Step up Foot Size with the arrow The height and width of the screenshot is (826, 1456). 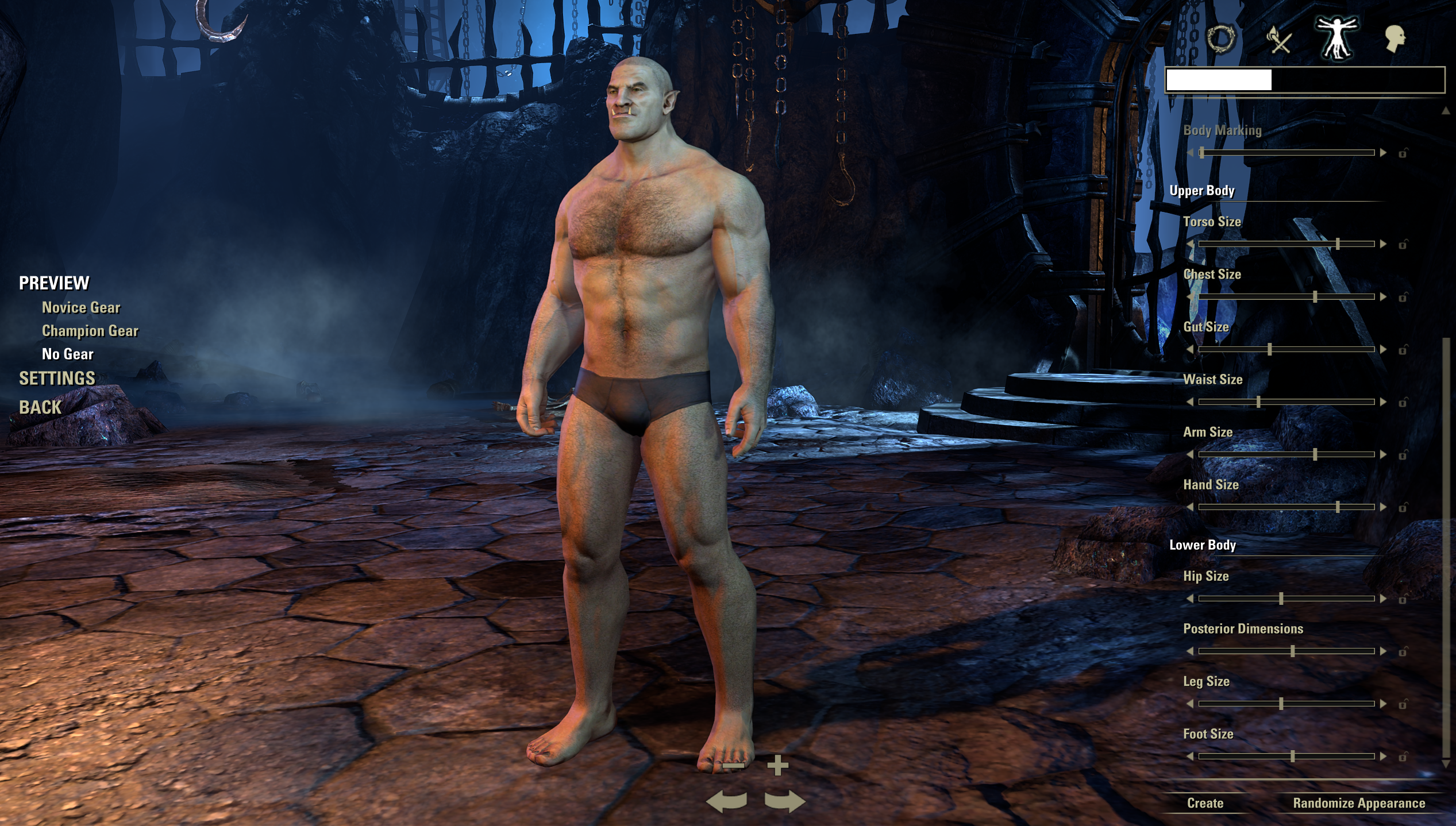[x=1382, y=755]
